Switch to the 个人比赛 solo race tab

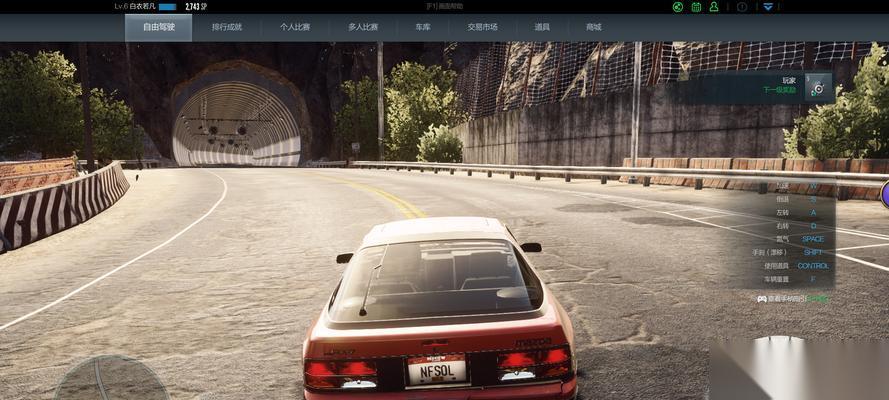294,27
